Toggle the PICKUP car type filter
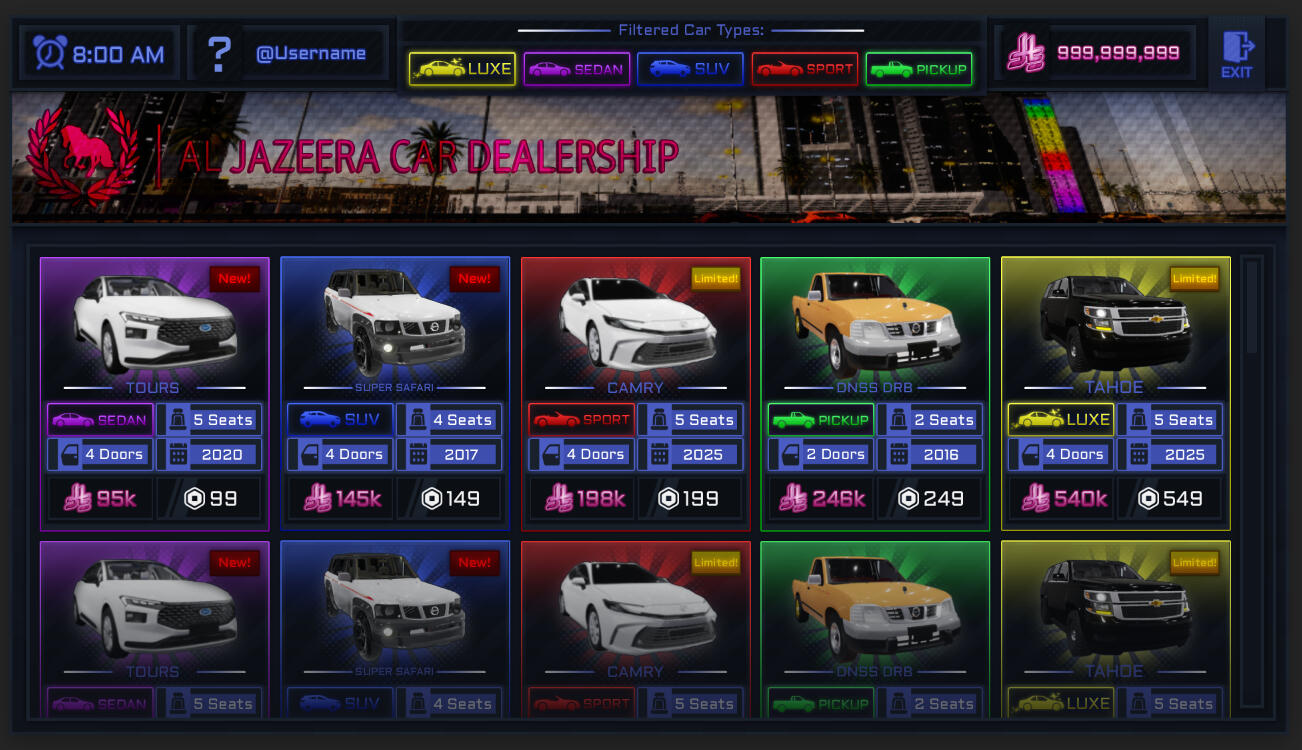This screenshot has height=750, width=1302. click(919, 69)
